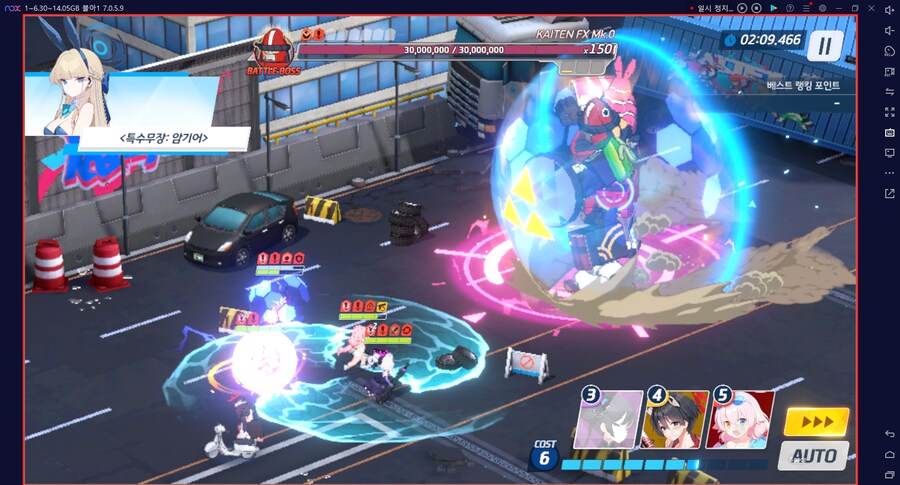Screen dimensions: 900x485
Task: Use the cost 4 black-haired student skill card
Action: click(x=674, y=420)
